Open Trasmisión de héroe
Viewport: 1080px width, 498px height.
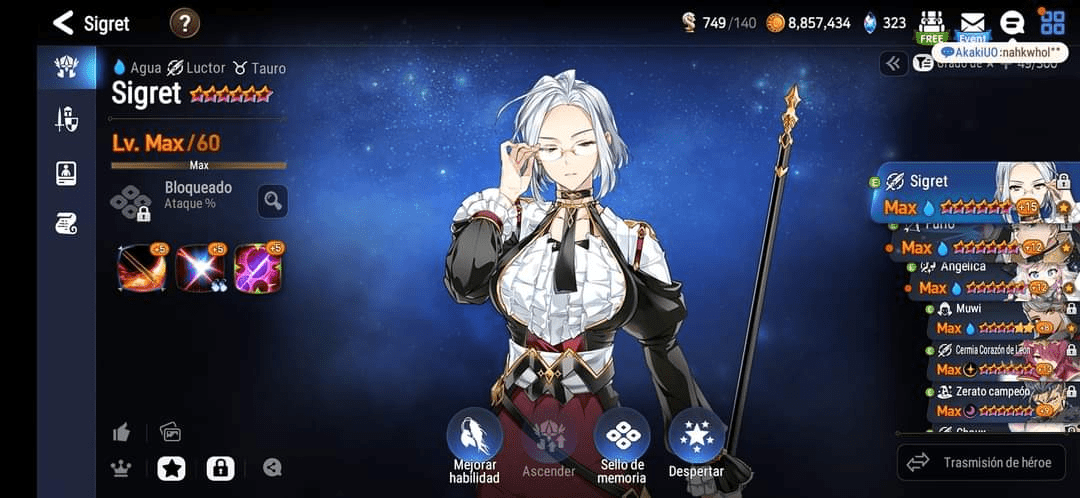point(980,462)
